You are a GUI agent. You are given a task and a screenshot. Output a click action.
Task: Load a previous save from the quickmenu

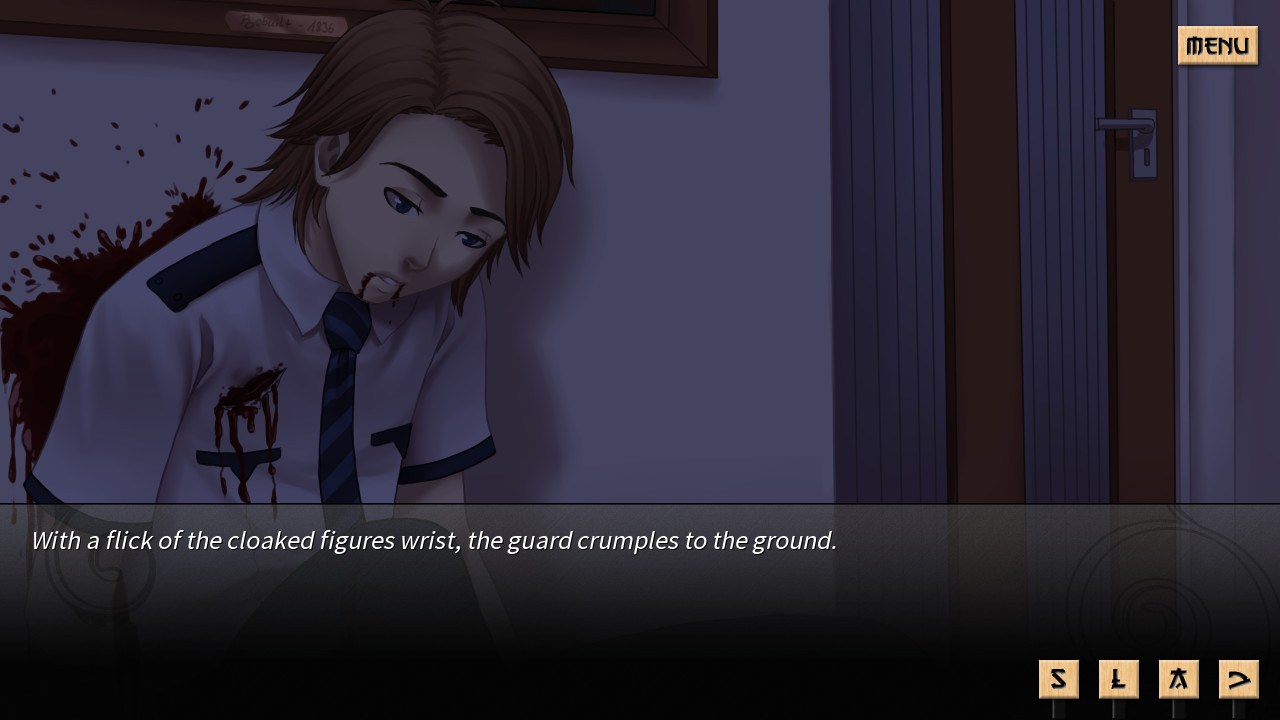coord(1118,678)
